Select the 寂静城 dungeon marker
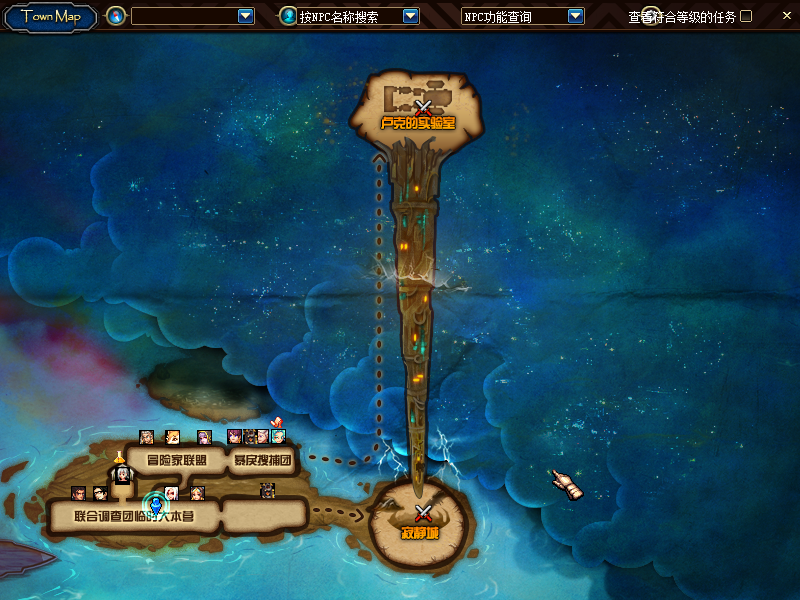Viewport: 800px width, 600px height. pyautogui.click(x=422, y=514)
